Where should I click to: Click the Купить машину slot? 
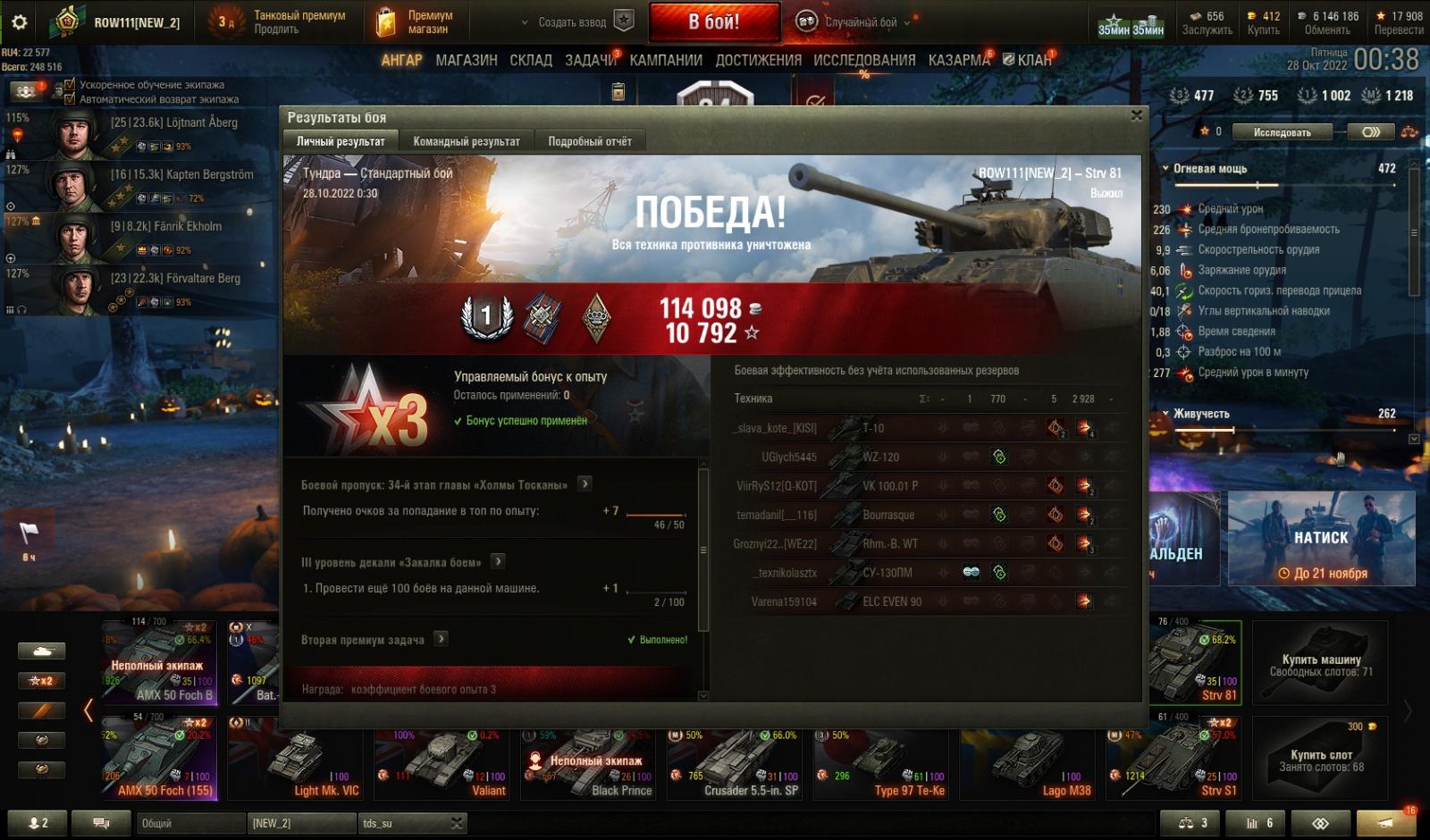pyautogui.click(x=1320, y=664)
